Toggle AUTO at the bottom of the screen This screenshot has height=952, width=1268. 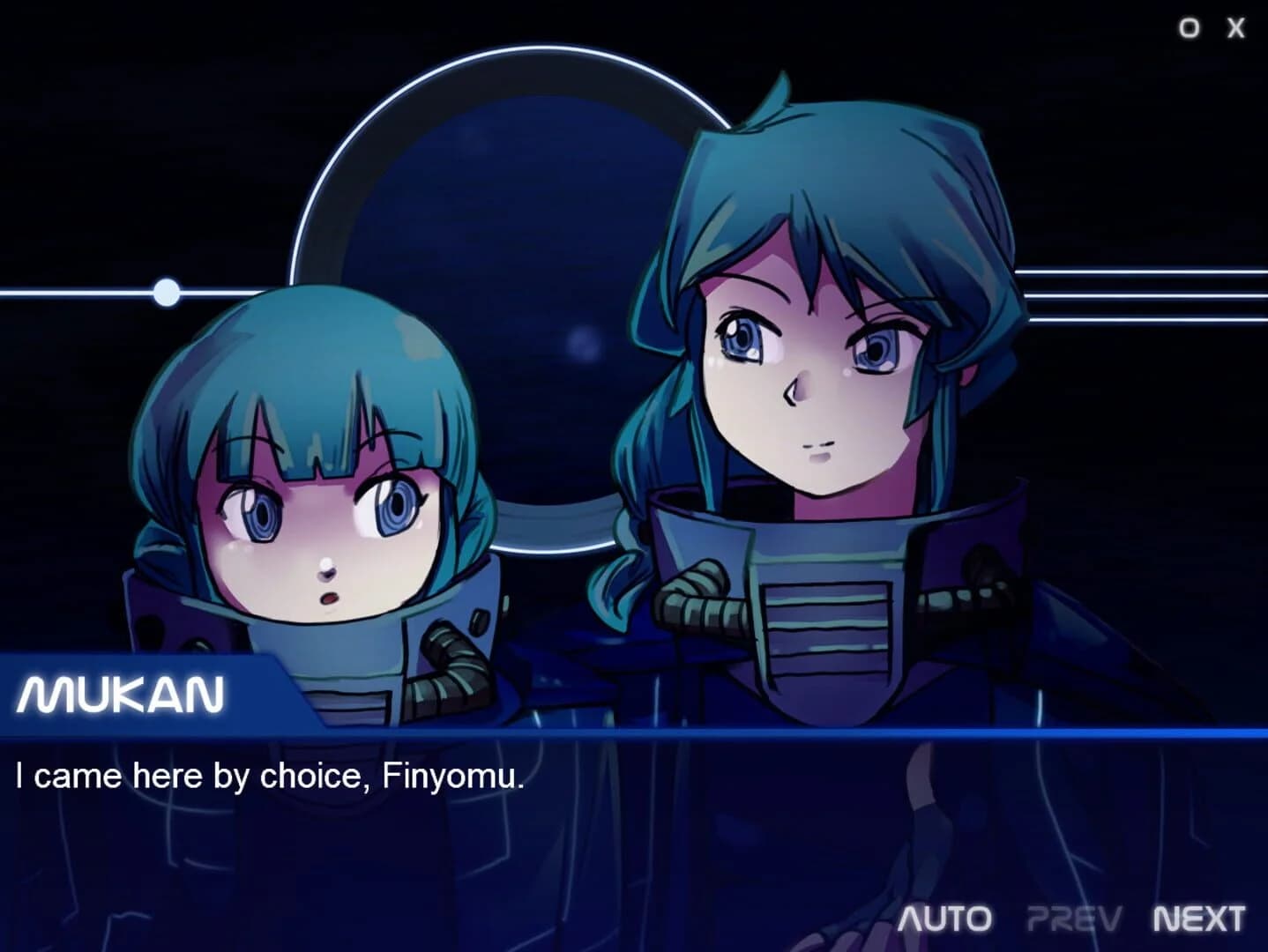click(944, 919)
